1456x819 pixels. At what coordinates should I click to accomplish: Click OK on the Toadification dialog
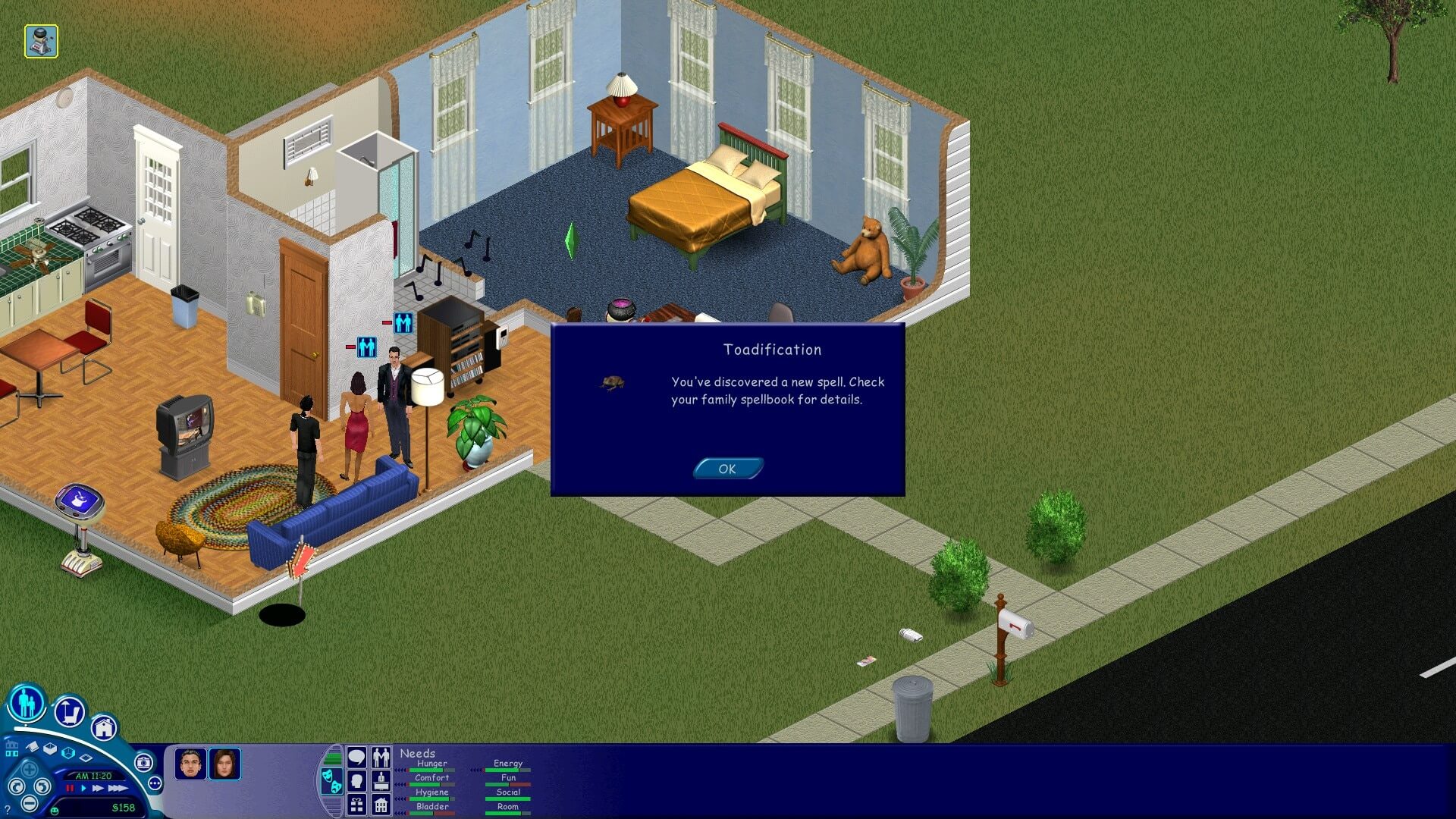tap(726, 469)
